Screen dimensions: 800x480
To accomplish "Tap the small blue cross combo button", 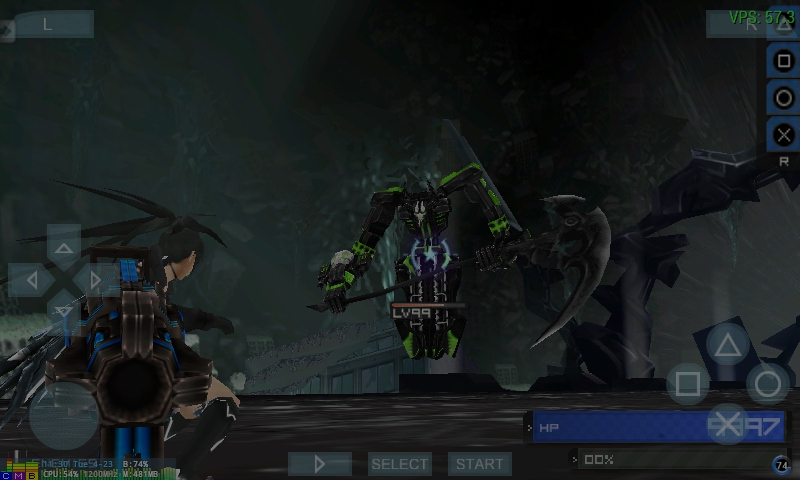I will point(784,134).
